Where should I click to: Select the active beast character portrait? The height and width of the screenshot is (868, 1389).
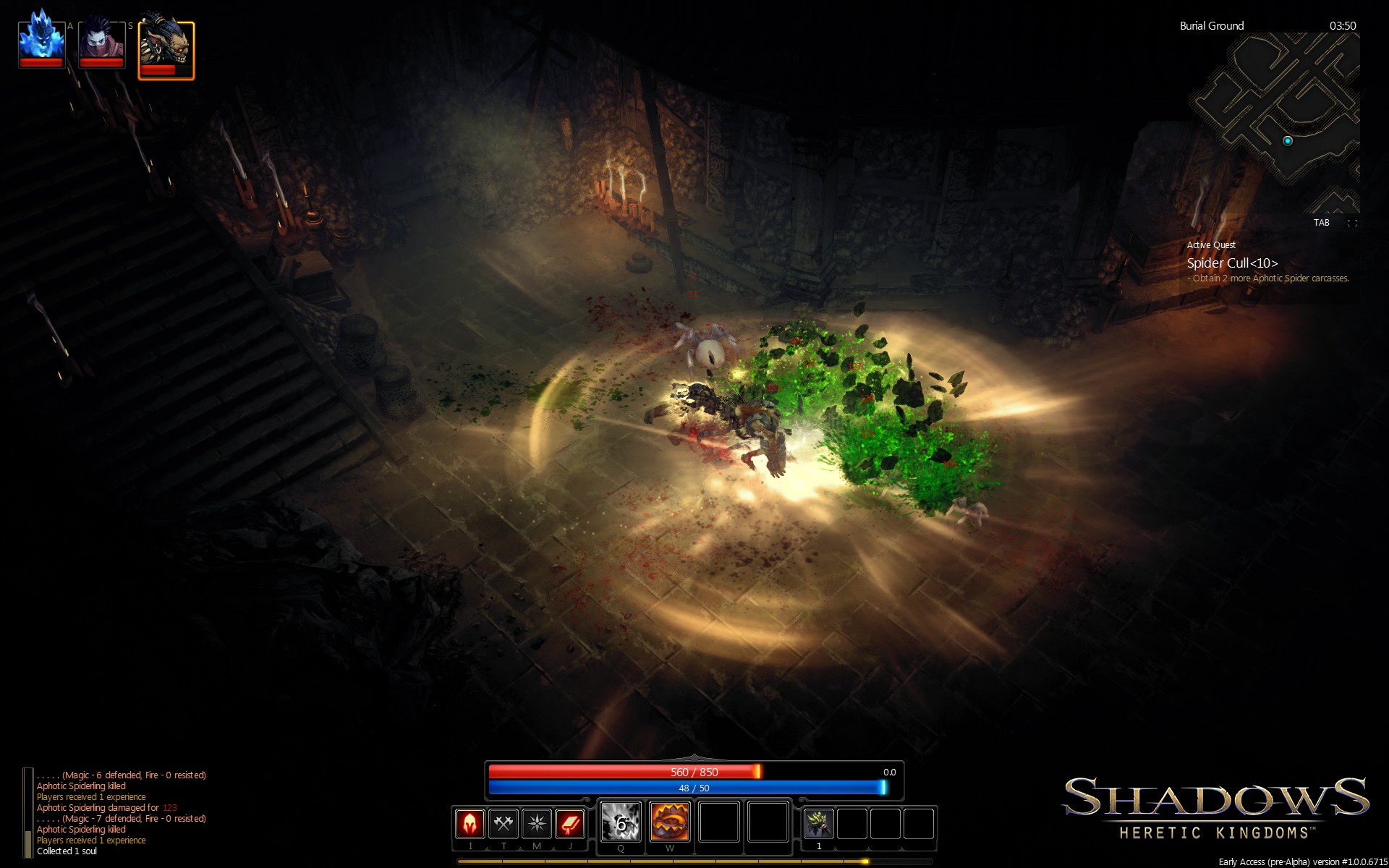pyautogui.click(x=165, y=43)
